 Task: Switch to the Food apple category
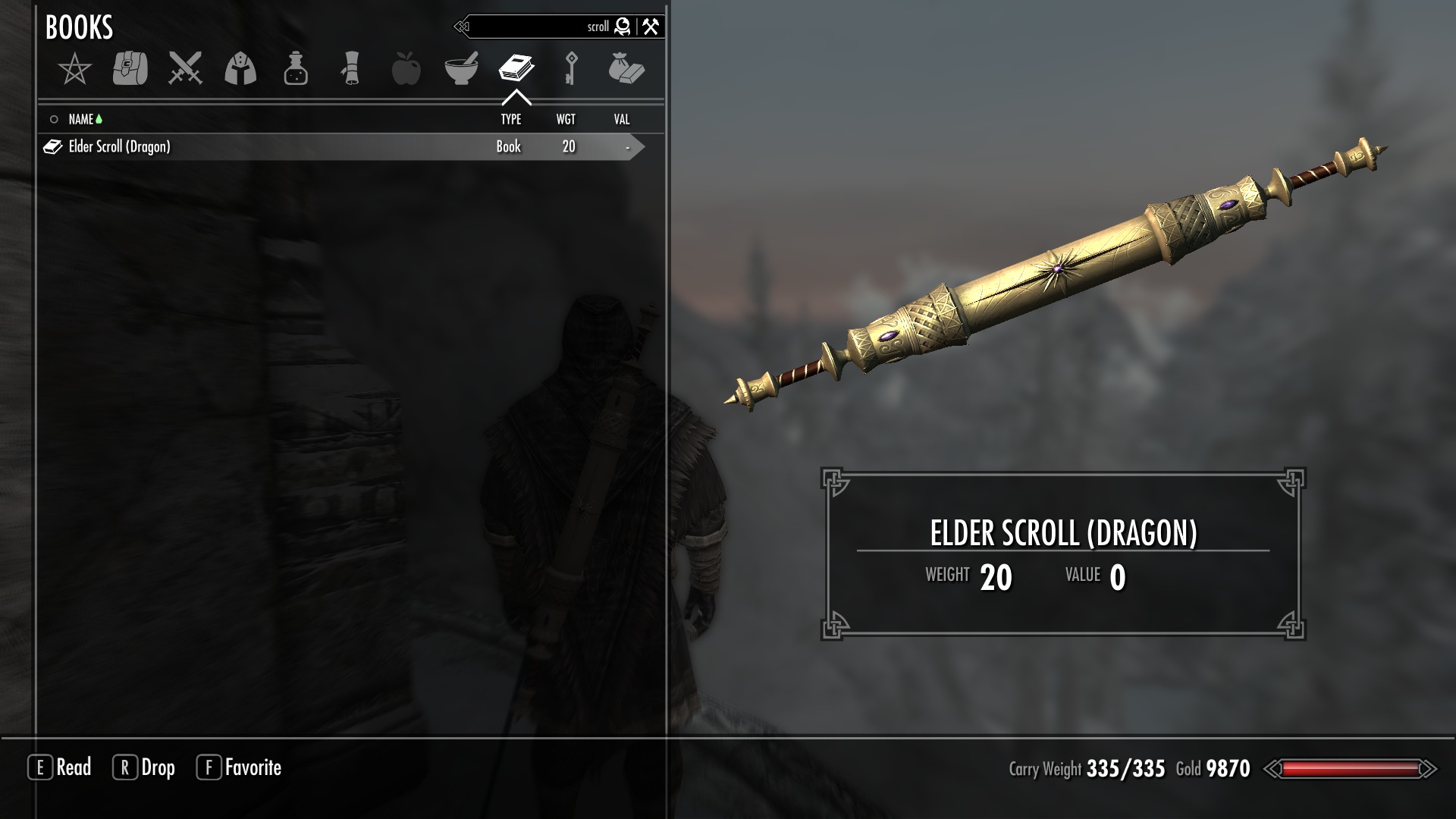(x=406, y=69)
